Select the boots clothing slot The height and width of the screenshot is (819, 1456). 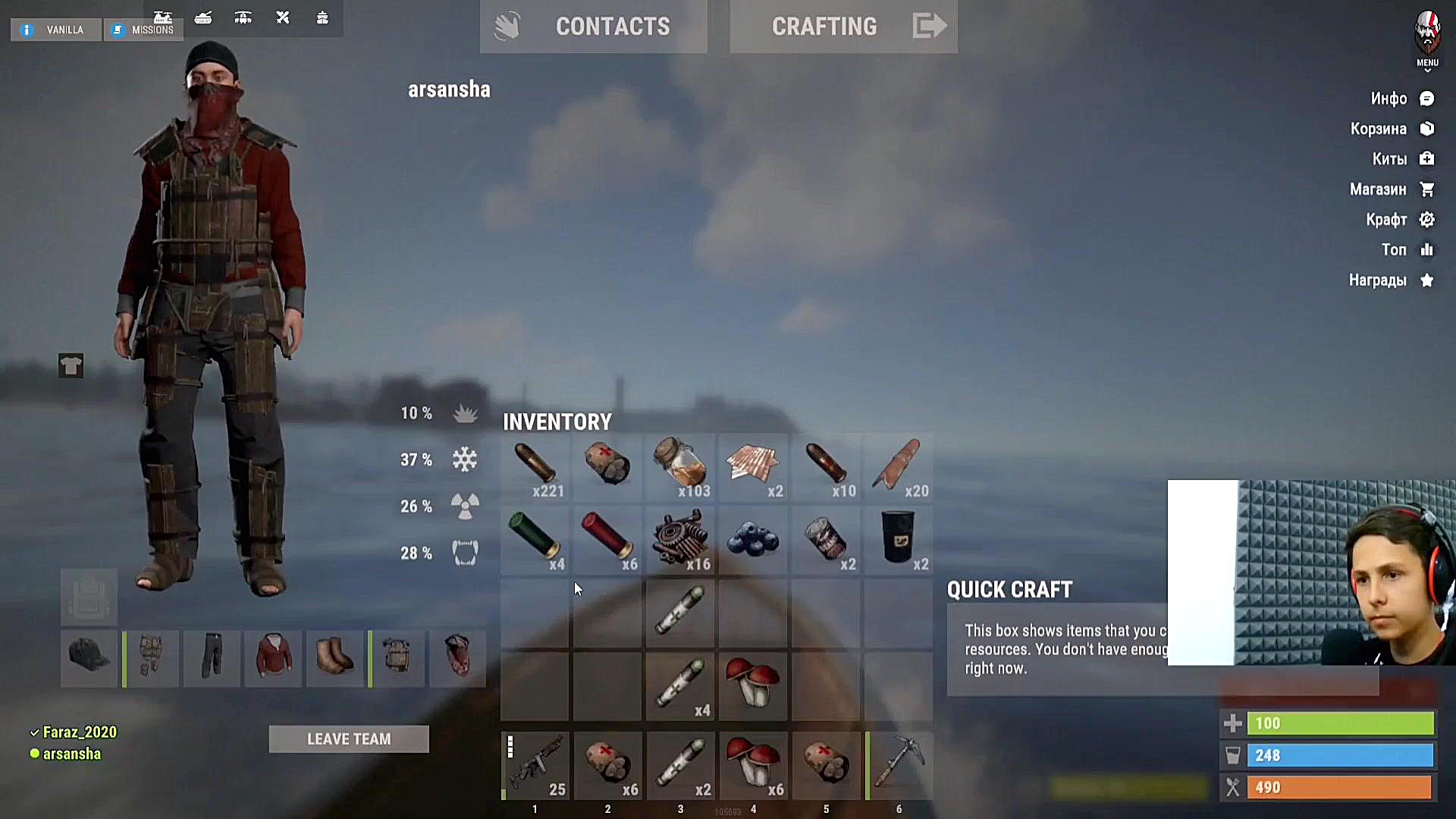click(x=335, y=657)
